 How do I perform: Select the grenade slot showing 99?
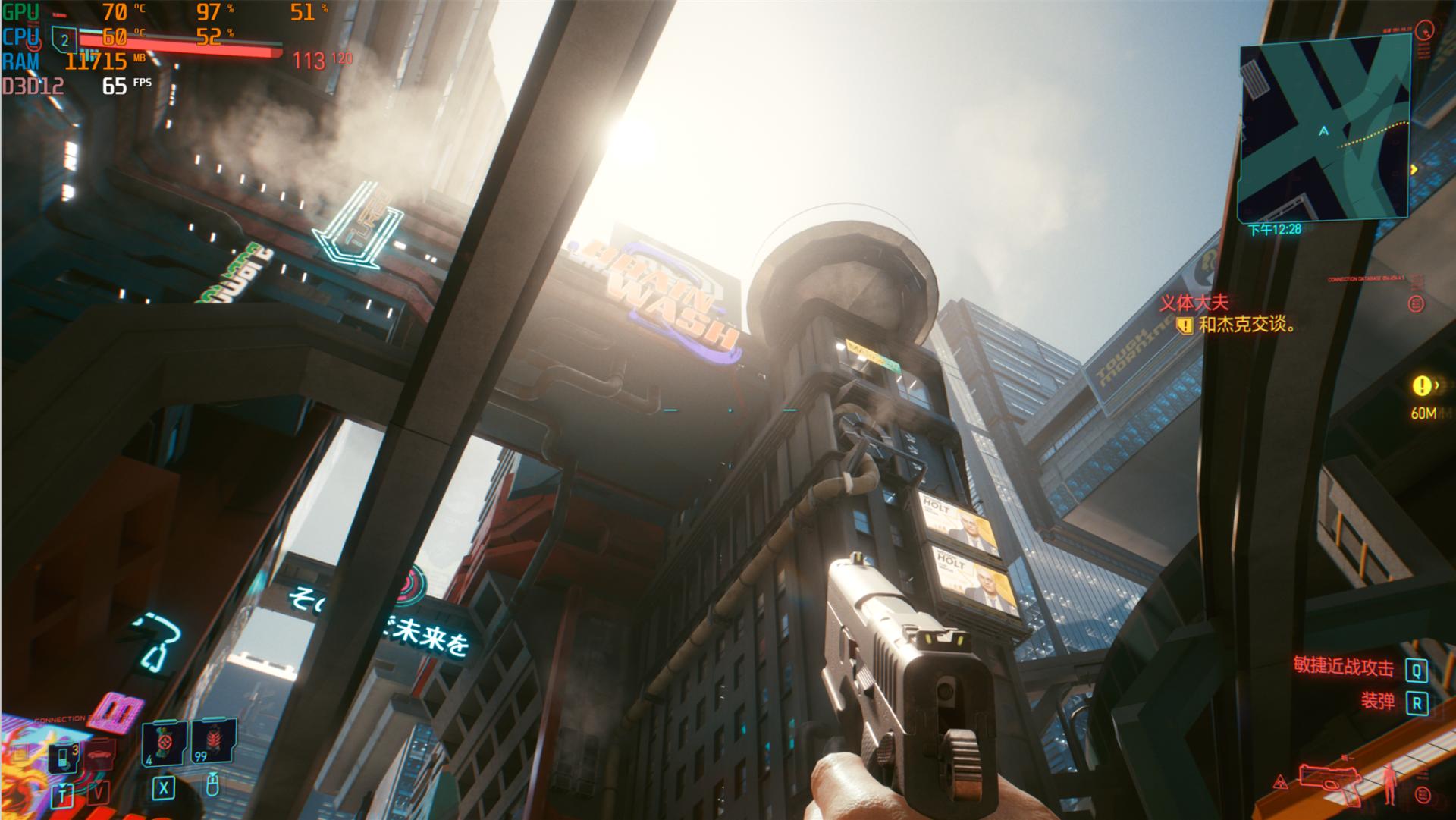[x=212, y=743]
